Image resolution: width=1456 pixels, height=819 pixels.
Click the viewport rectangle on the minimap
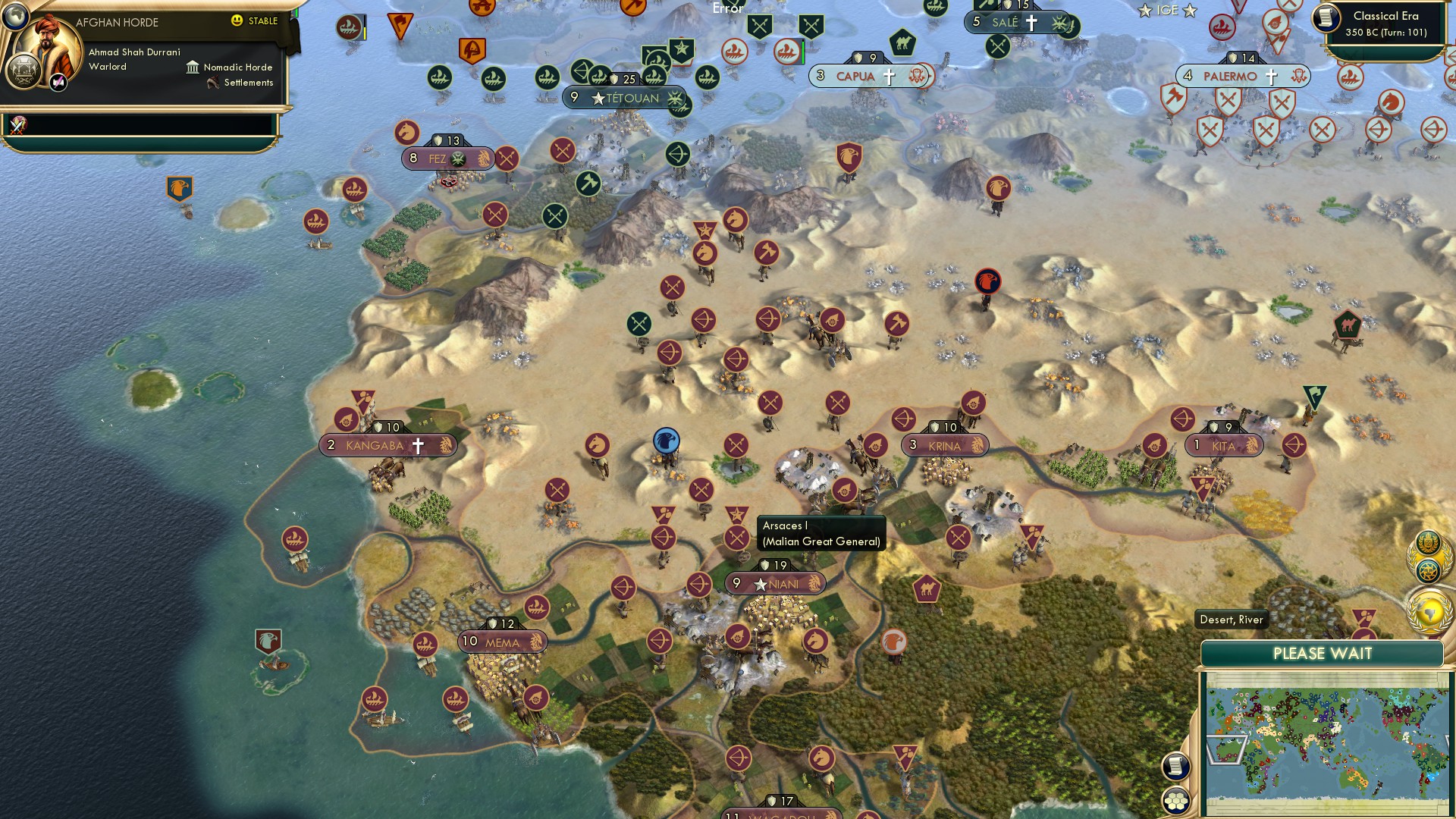coord(1227,751)
